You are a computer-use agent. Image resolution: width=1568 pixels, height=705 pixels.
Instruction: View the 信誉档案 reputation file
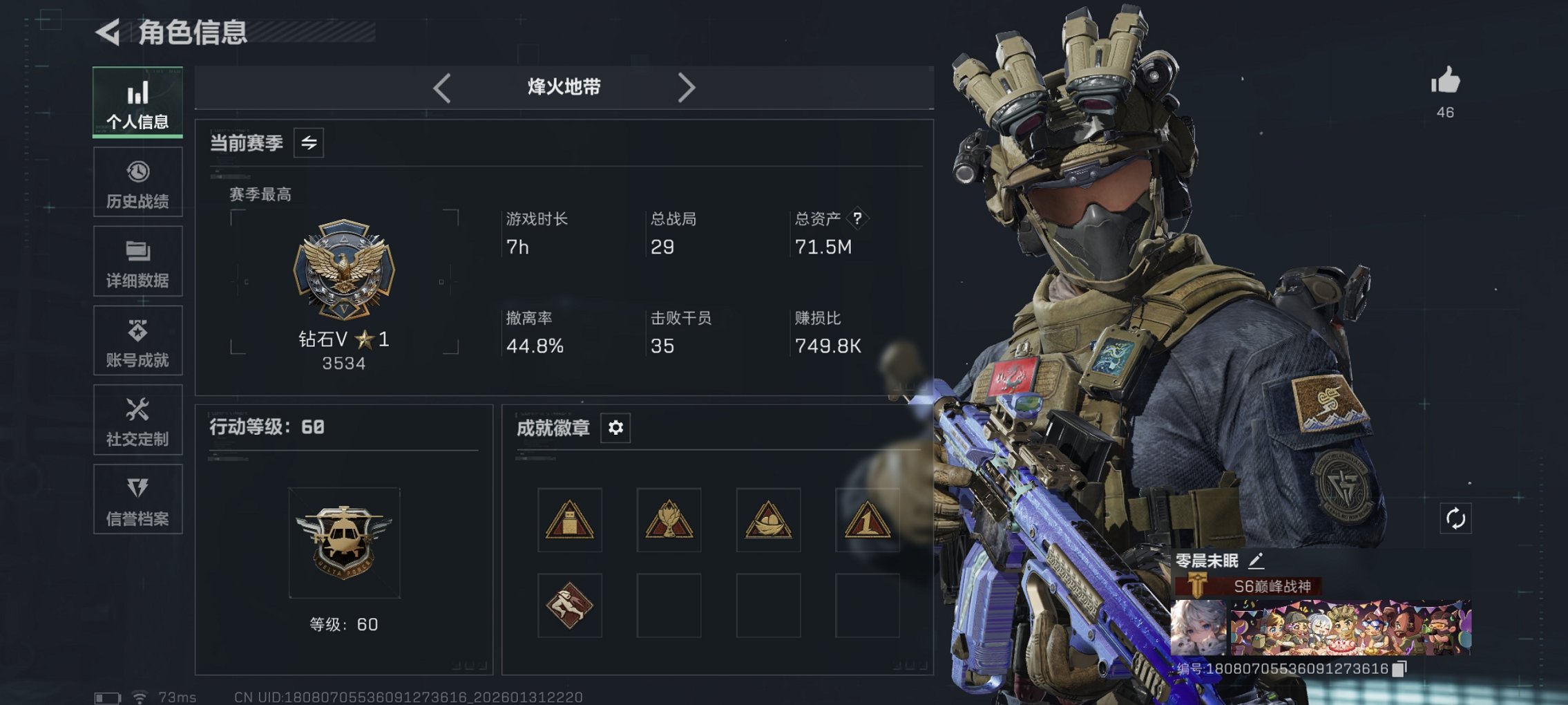137,498
